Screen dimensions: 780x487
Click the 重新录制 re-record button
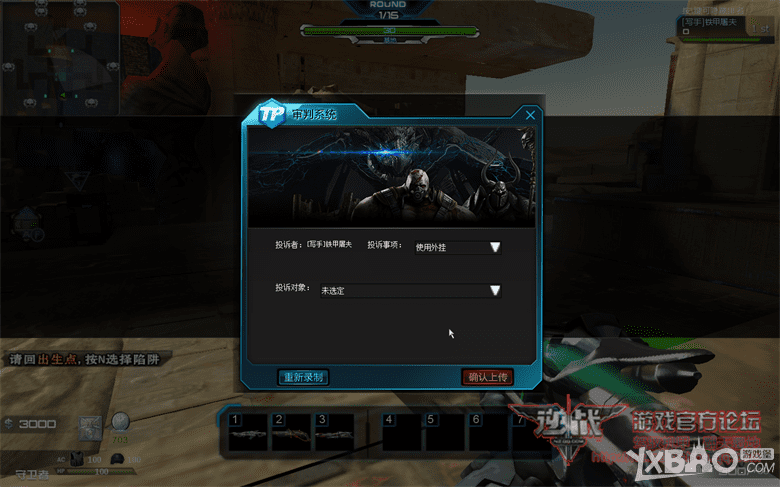[302, 377]
